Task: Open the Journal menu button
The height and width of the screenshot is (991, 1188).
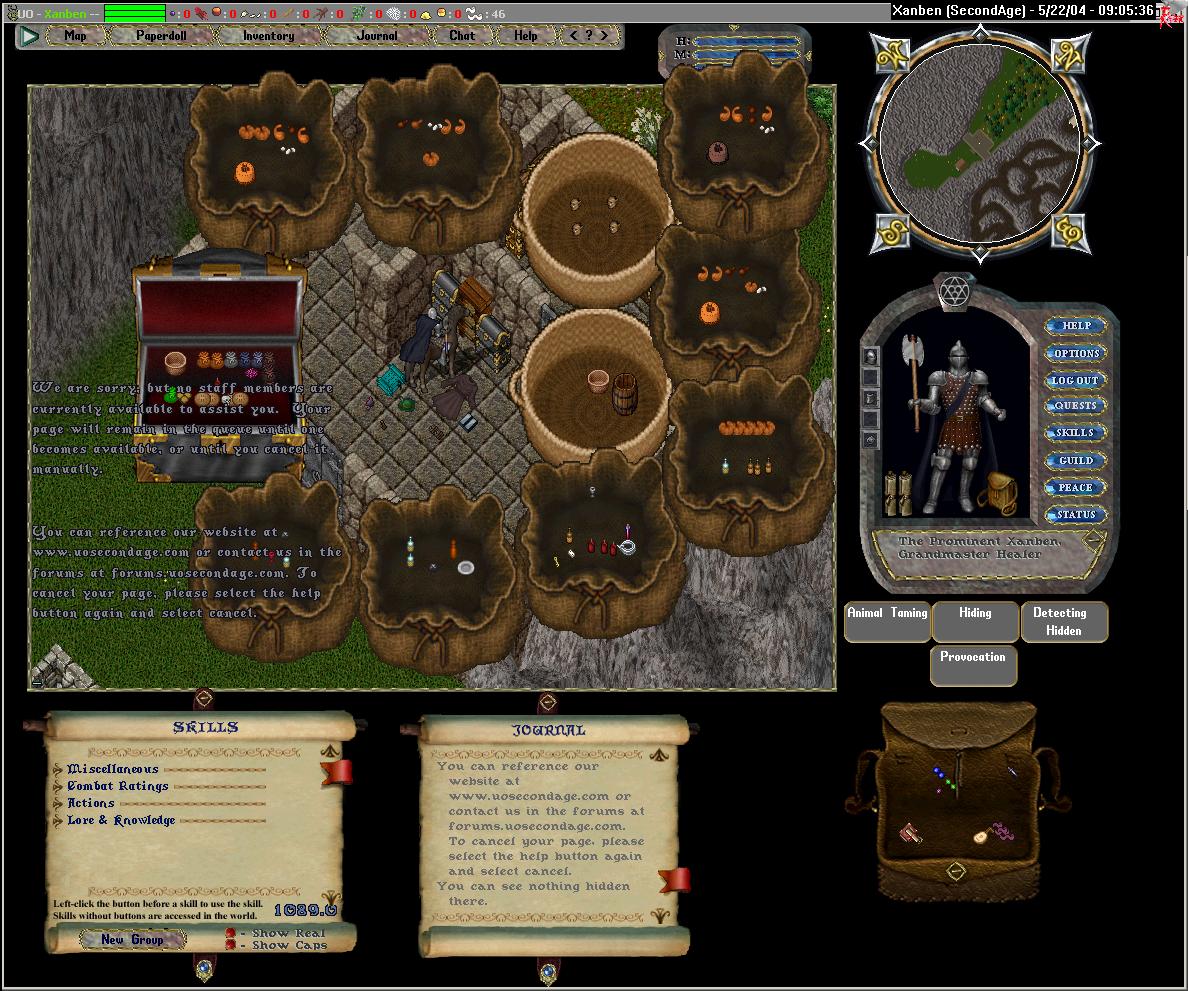Action: tap(377, 36)
